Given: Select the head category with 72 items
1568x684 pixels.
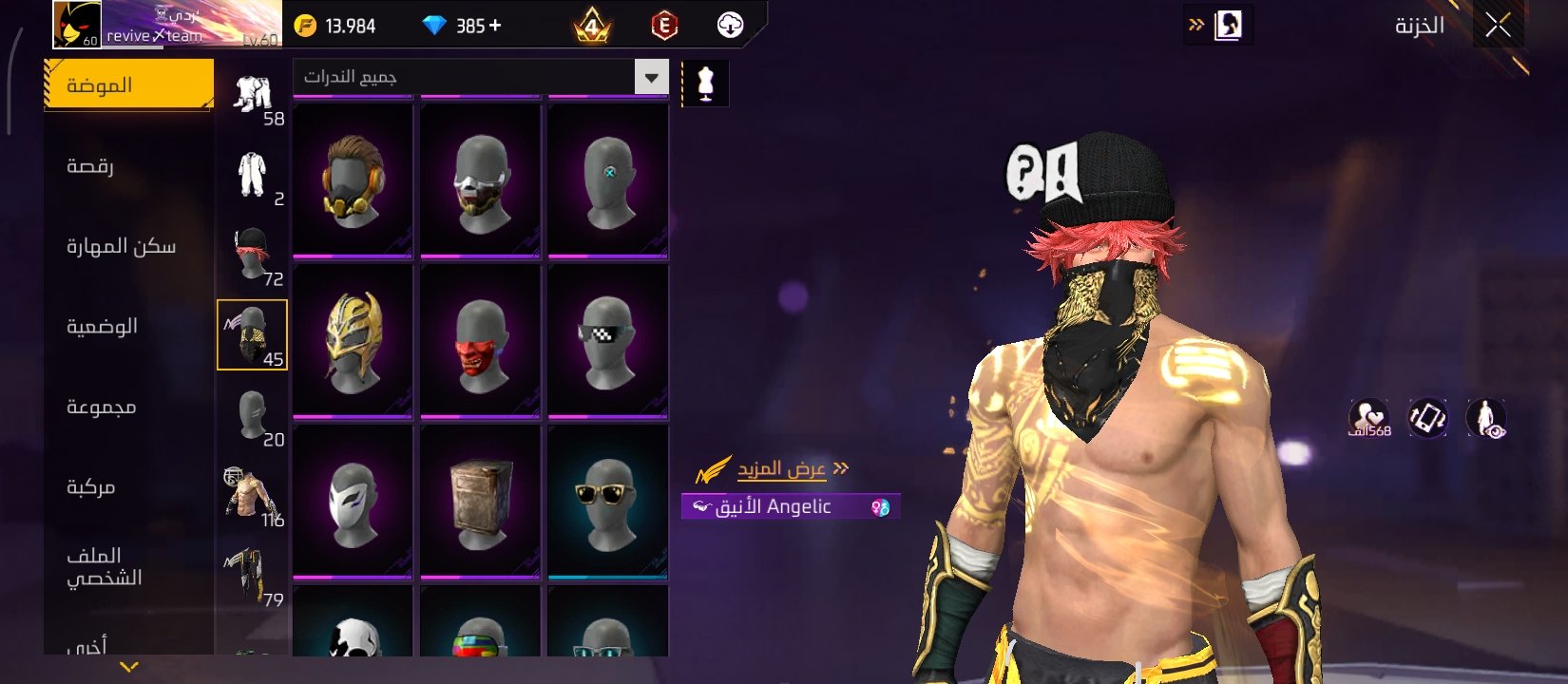Looking at the screenshot, I should coord(253,256).
